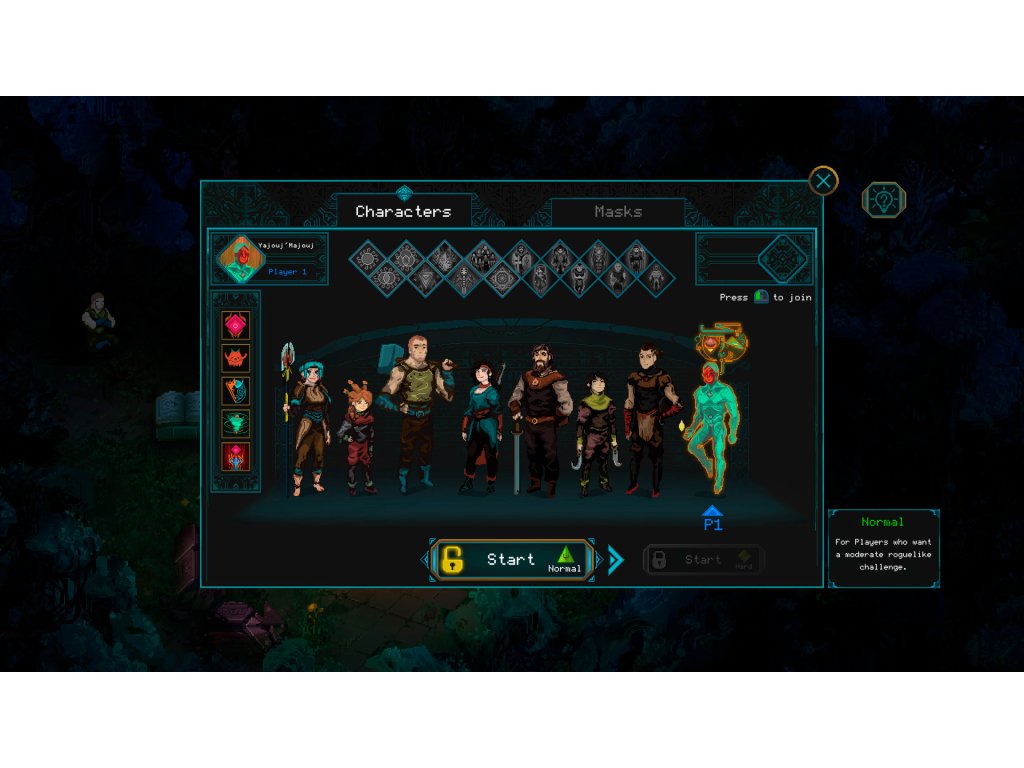Pick Lucy, the small red-haired girl
The width and height of the screenshot is (1024, 768).
359,440
